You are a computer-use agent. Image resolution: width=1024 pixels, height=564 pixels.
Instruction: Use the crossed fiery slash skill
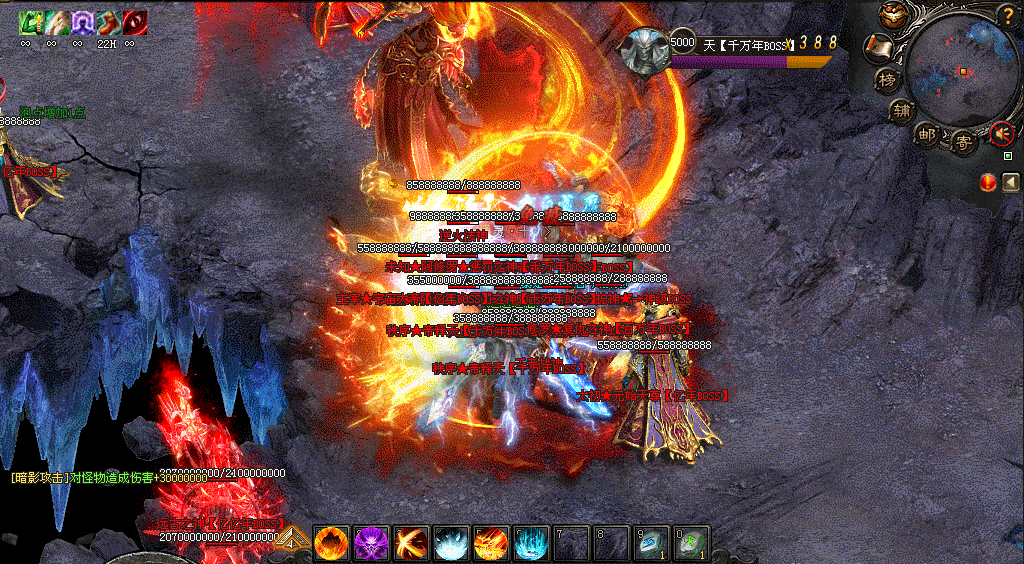click(410, 543)
